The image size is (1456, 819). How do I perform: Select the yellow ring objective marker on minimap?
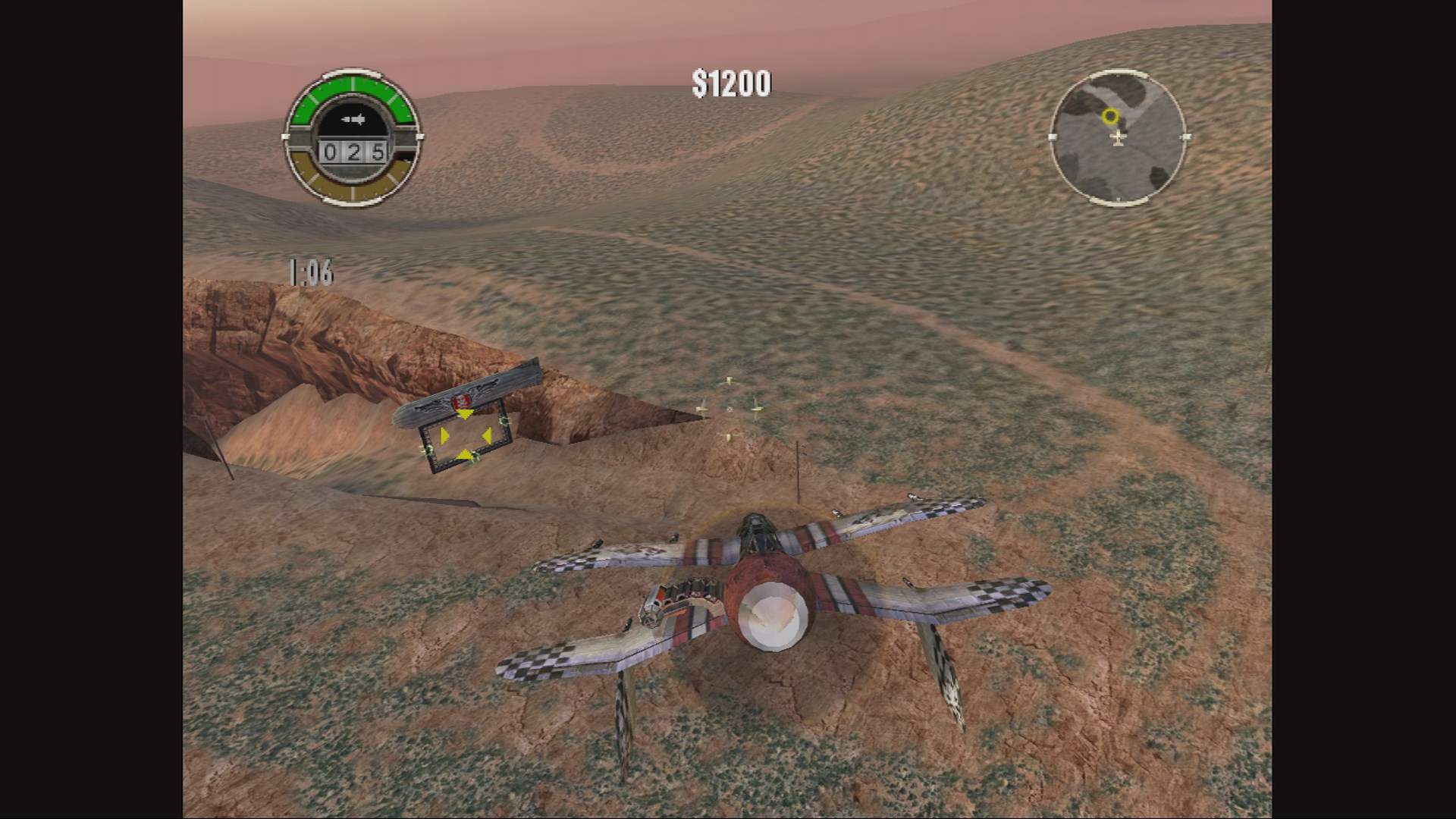tap(1110, 116)
